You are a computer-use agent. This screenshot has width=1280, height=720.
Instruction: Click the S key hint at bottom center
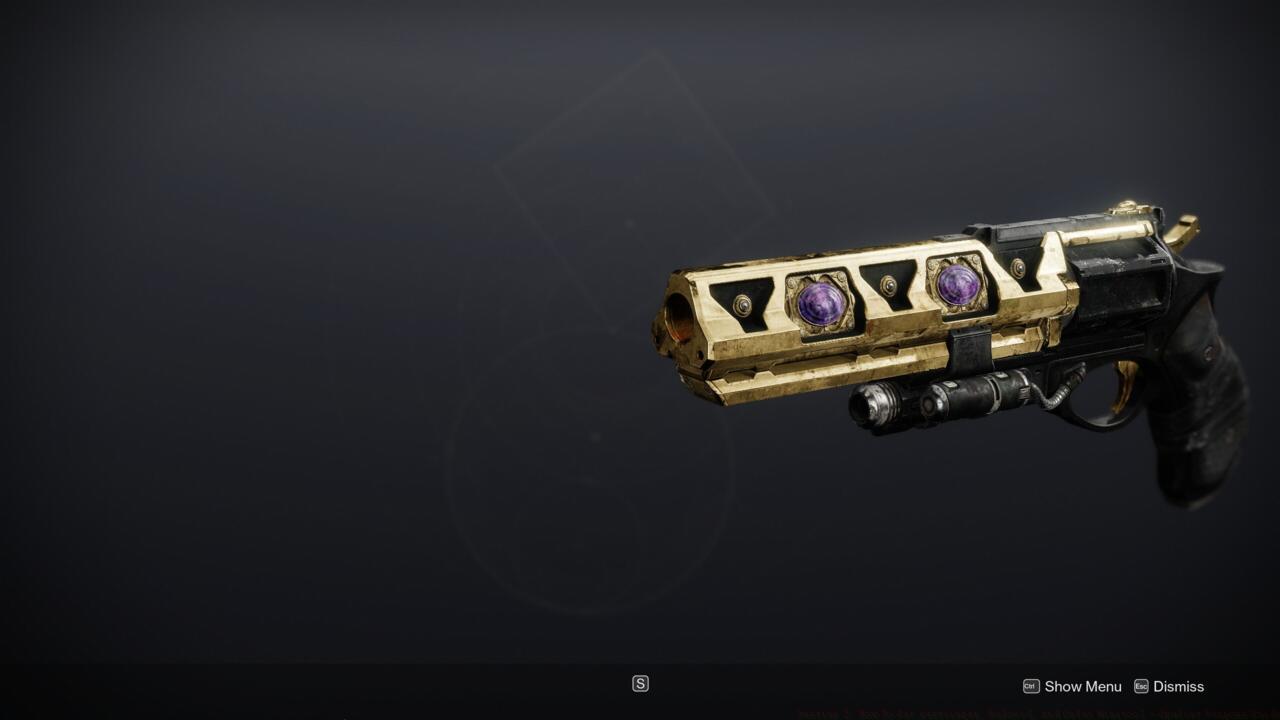click(639, 684)
